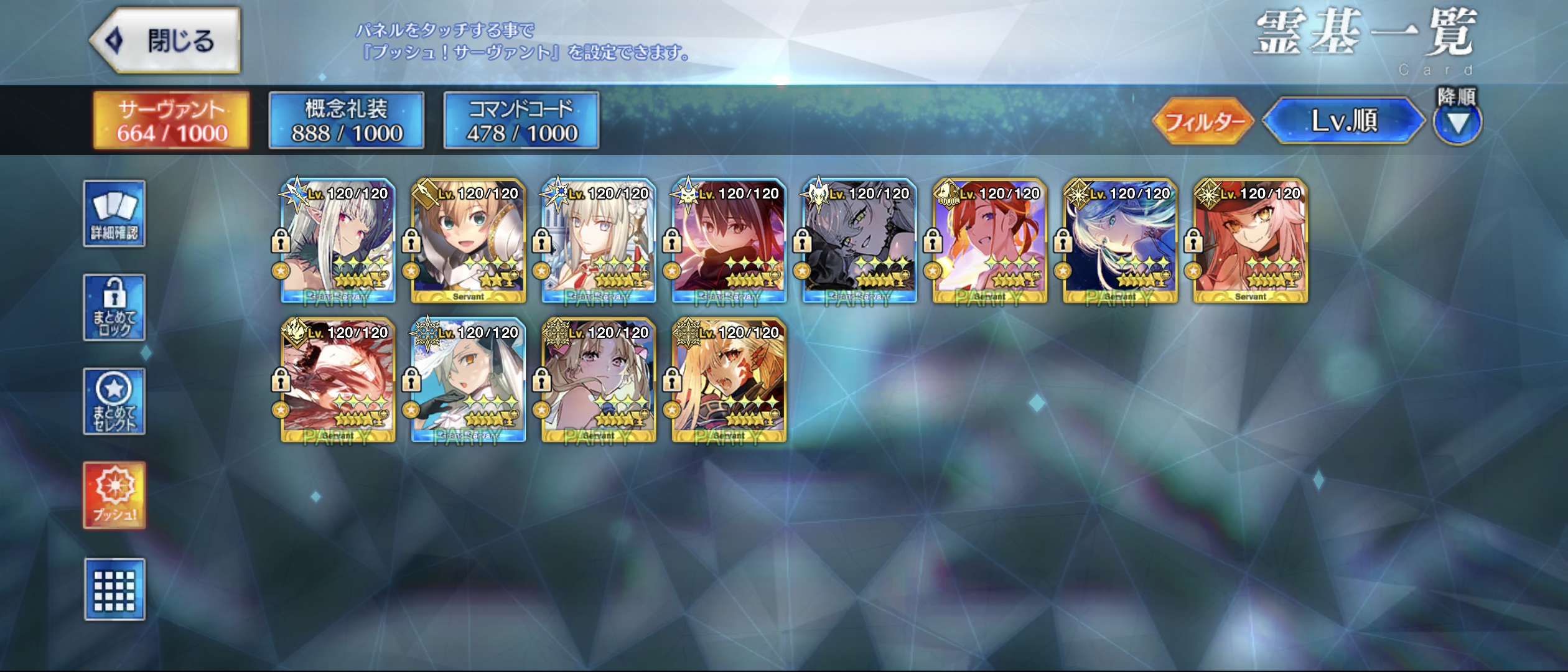
Task: Choose まとめてロック bulk lock
Action: (114, 307)
